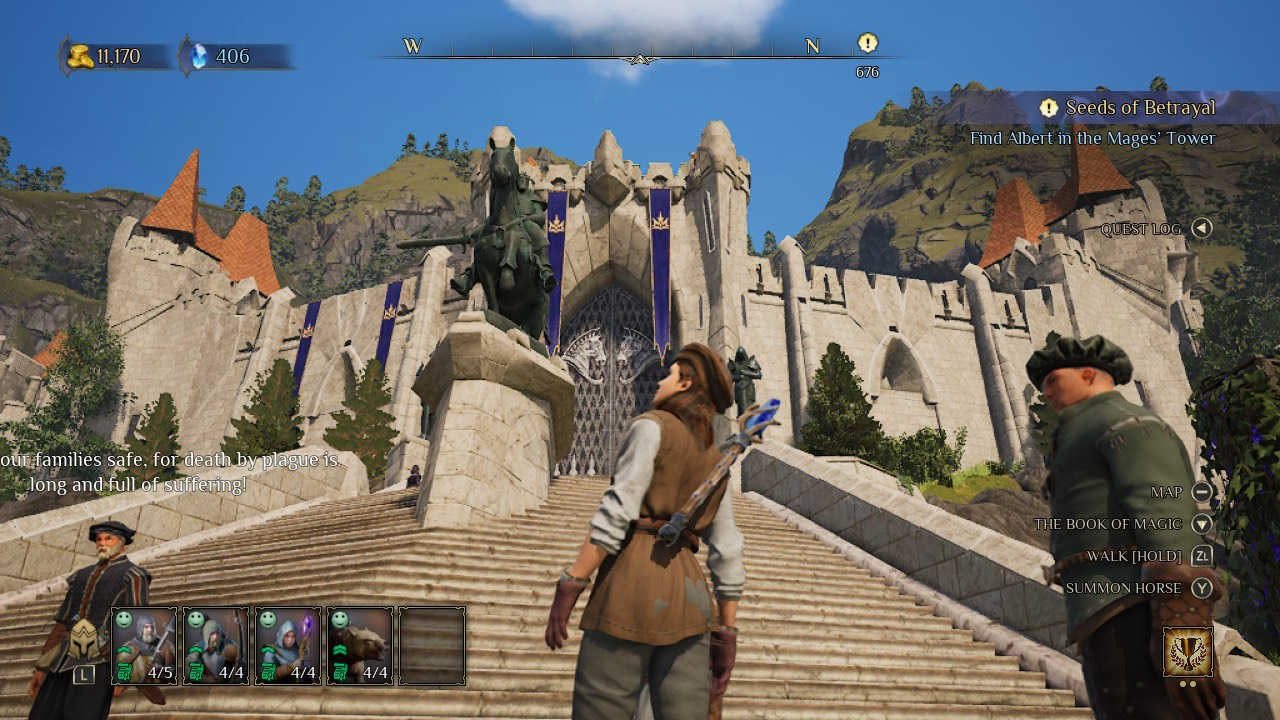This screenshot has height=720, width=1280.
Task: Open the golden trophy icon
Action: (1188, 652)
